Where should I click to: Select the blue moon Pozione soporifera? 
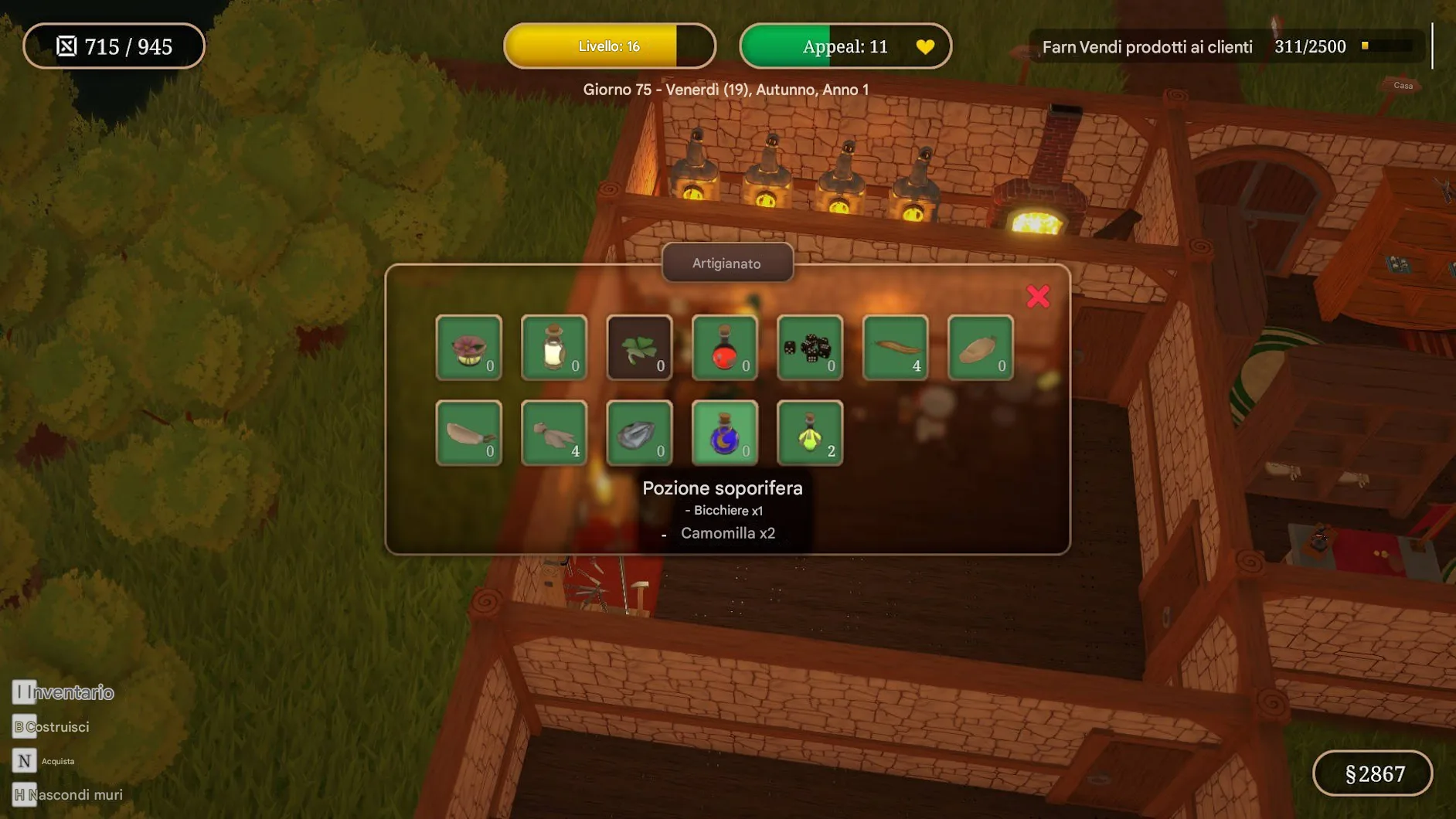click(724, 433)
